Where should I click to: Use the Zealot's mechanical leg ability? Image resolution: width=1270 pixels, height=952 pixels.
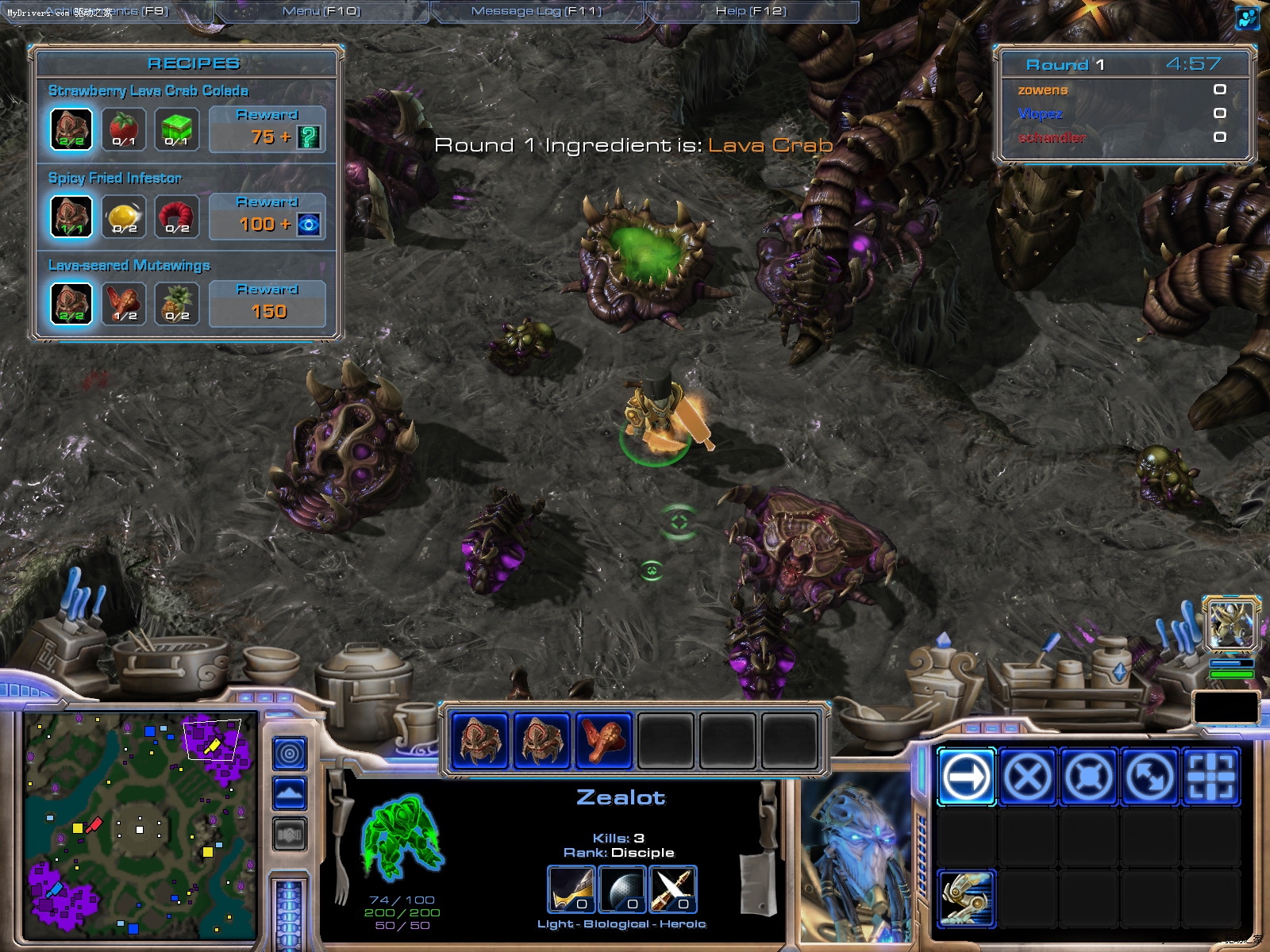coord(966,898)
